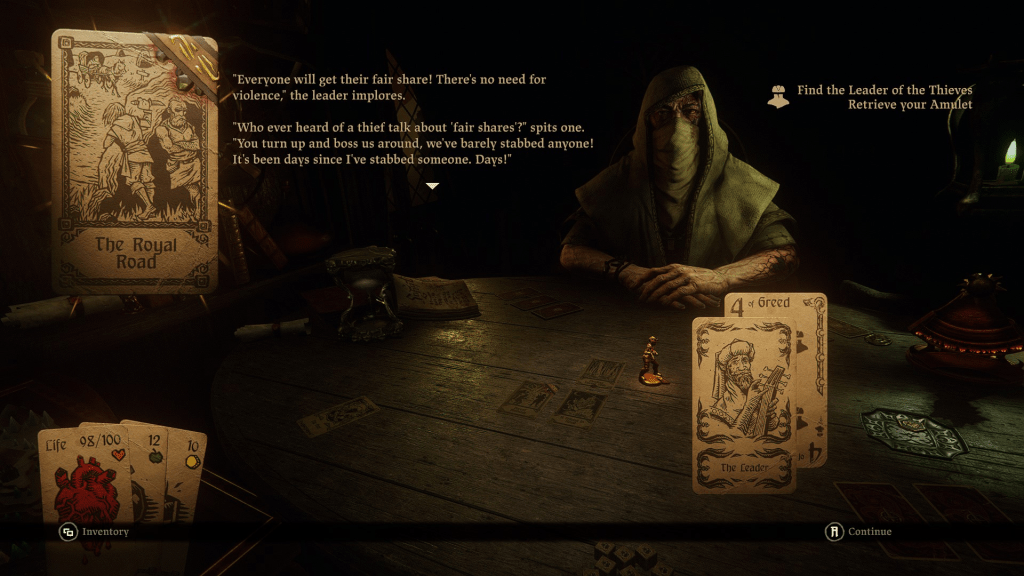Open the Find the Leader of the Thieves objective

(884, 90)
